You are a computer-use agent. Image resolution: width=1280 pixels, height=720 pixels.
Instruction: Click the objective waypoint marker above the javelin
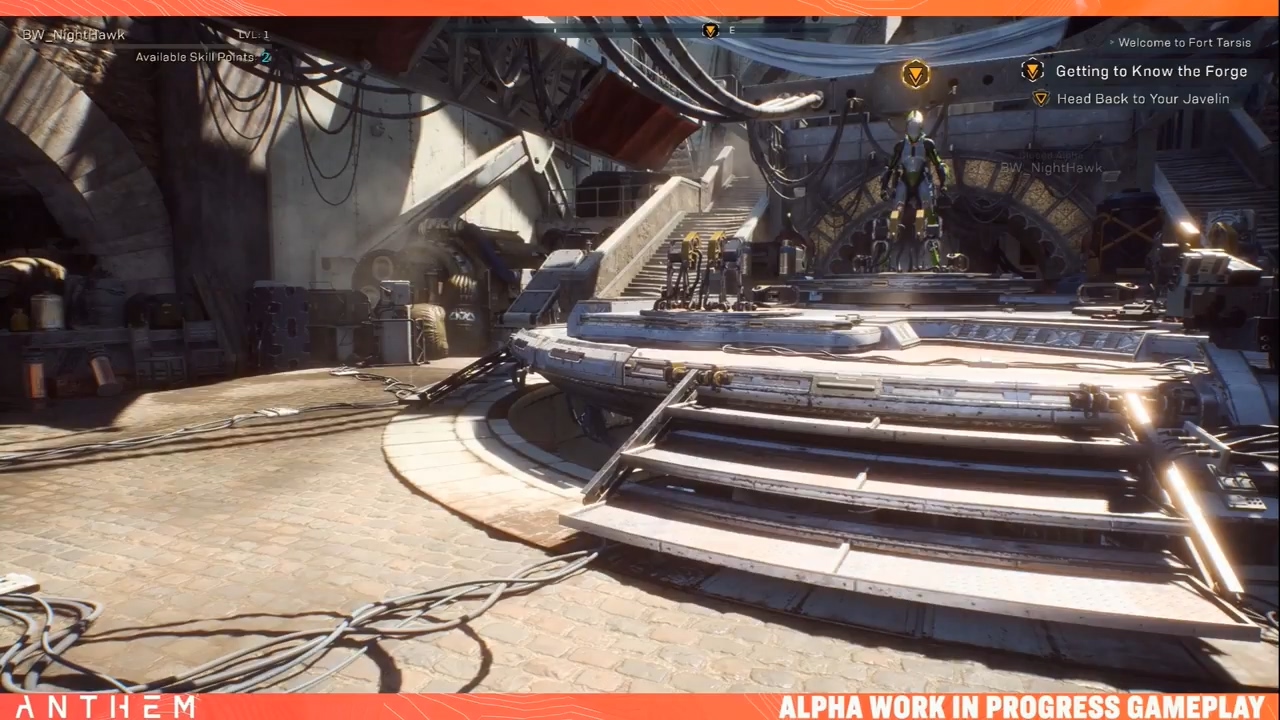point(915,74)
